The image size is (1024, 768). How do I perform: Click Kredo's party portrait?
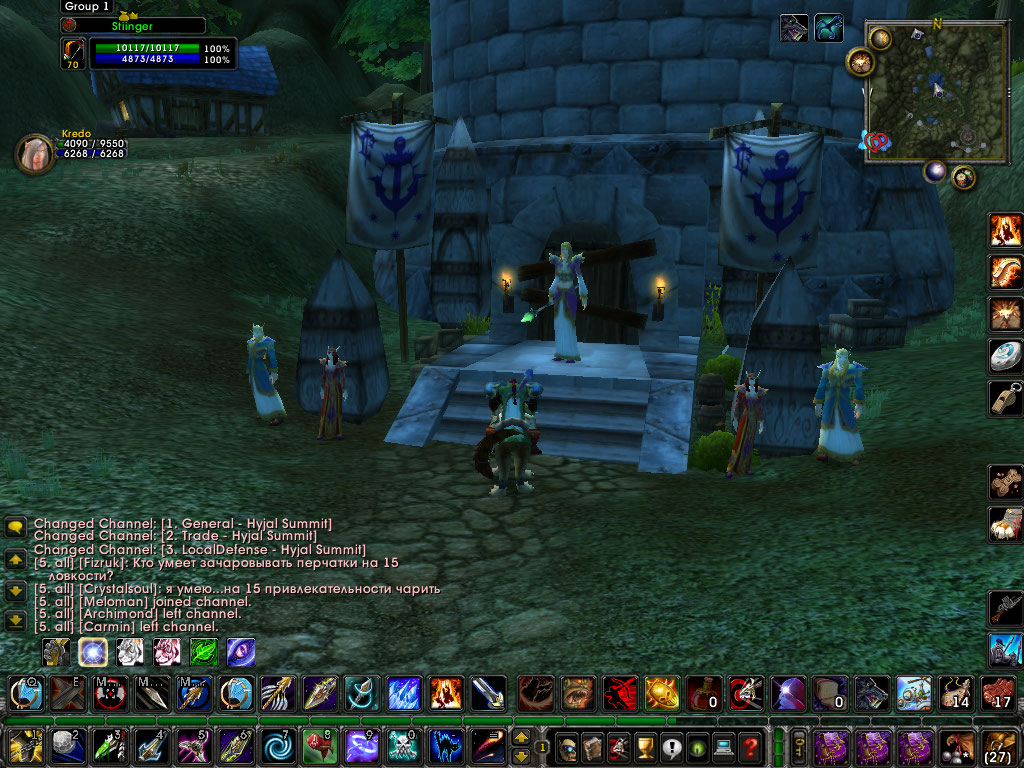click(33, 153)
